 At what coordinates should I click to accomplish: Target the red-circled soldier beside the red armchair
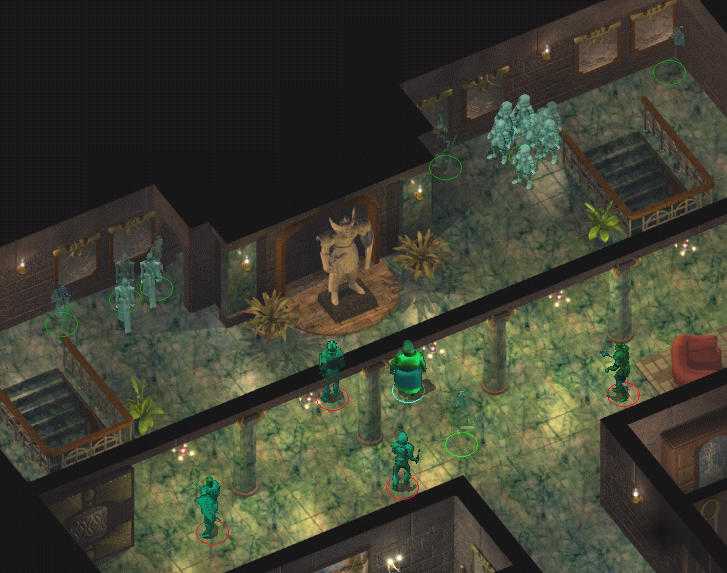(x=621, y=372)
